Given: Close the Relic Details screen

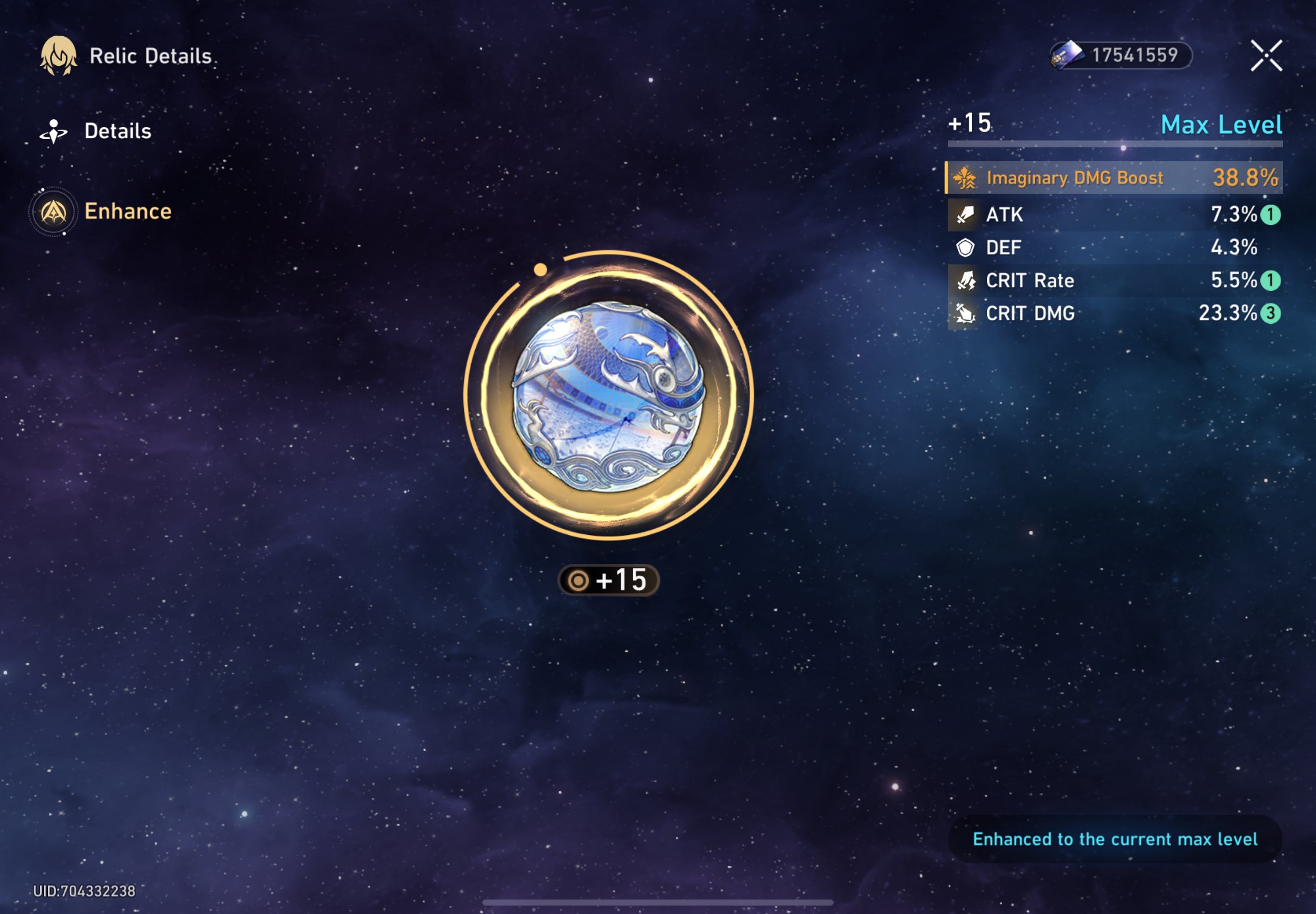Looking at the screenshot, I should pos(1266,55).
